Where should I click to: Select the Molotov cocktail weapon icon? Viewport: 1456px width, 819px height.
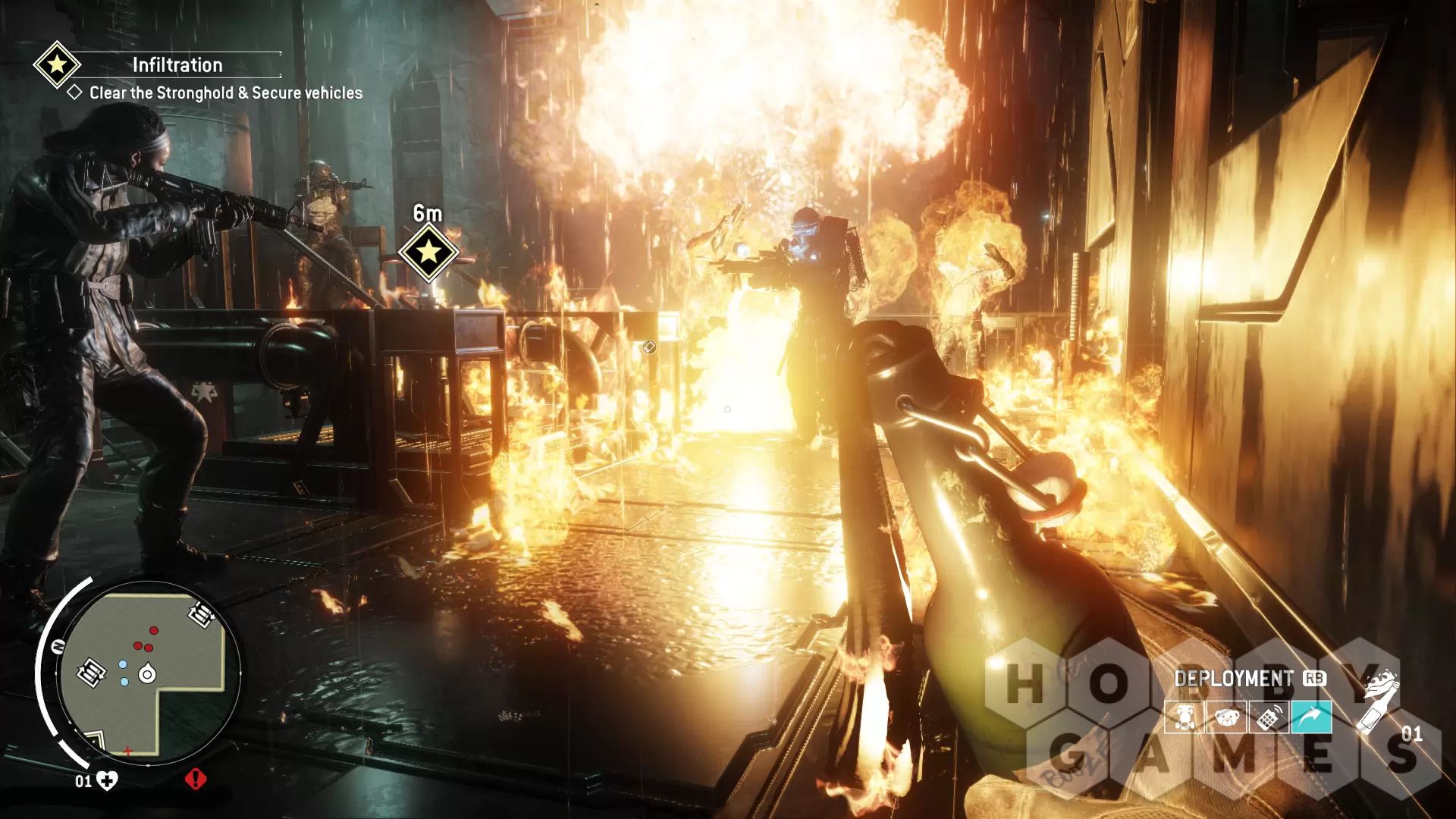tap(1379, 701)
